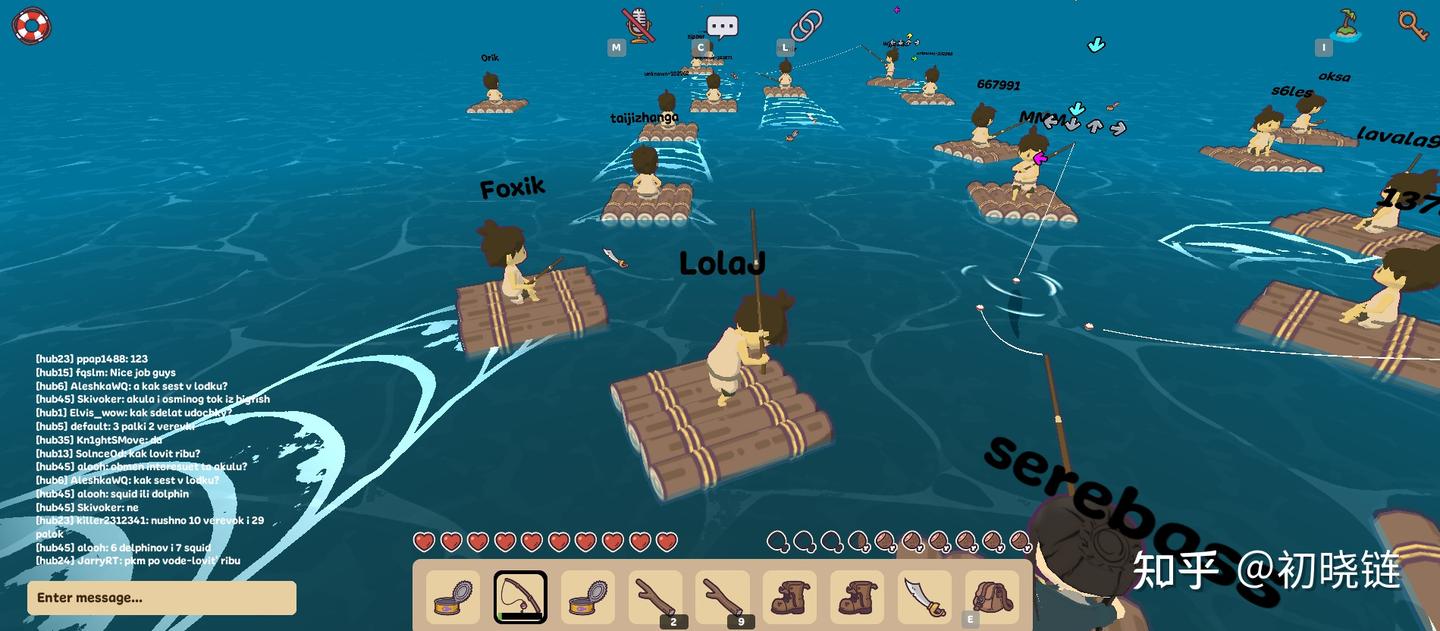Select the stack of 2 sticks
Image resolution: width=1440 pixels, height=631 pixels.
tap(655, 597)
